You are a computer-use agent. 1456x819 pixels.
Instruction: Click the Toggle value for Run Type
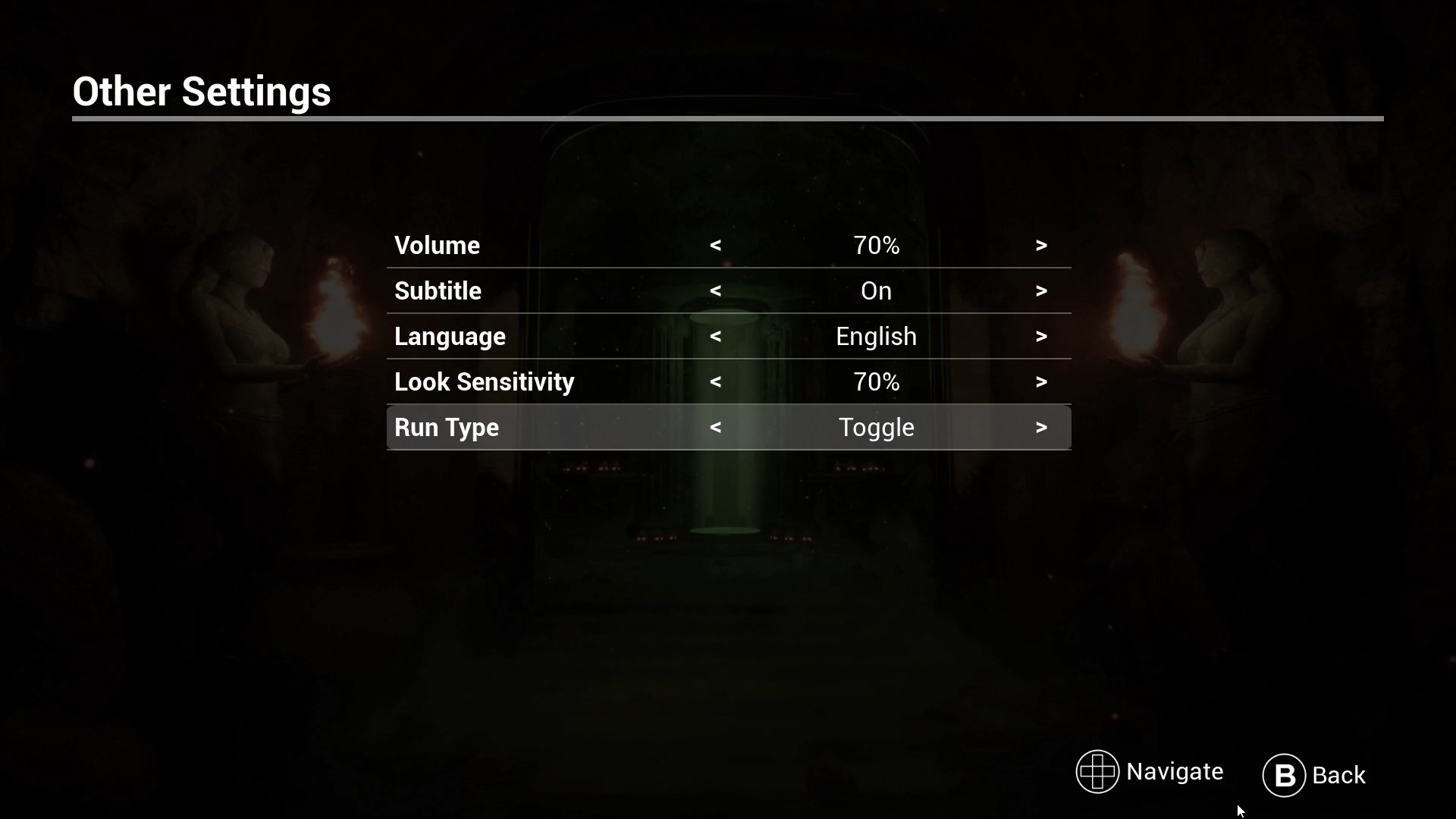coord(876,427)
